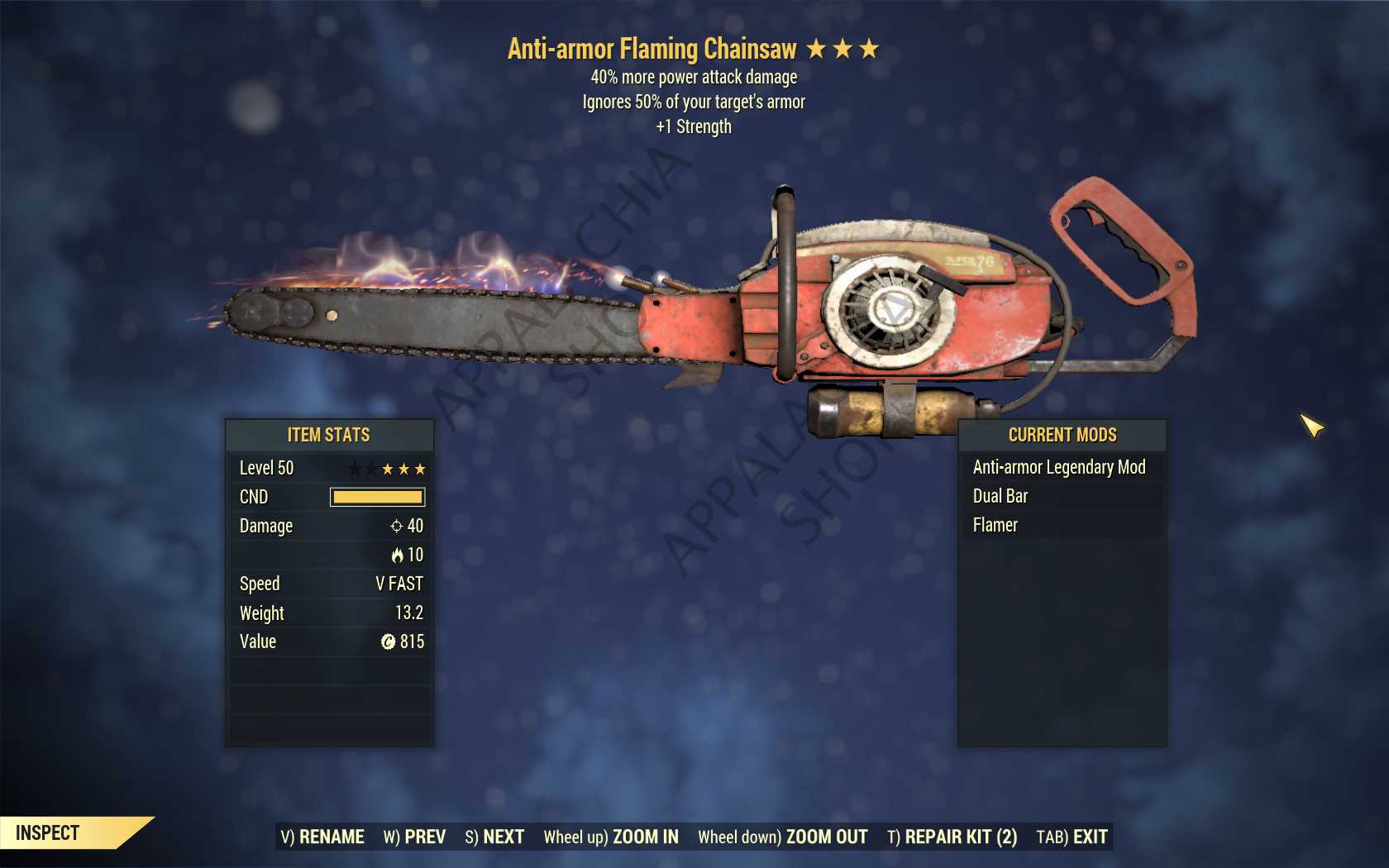Viewport: 1389px width, 868px height.
Task: Choose Zoom Out on the bottom bar
Action: point(782,837)
